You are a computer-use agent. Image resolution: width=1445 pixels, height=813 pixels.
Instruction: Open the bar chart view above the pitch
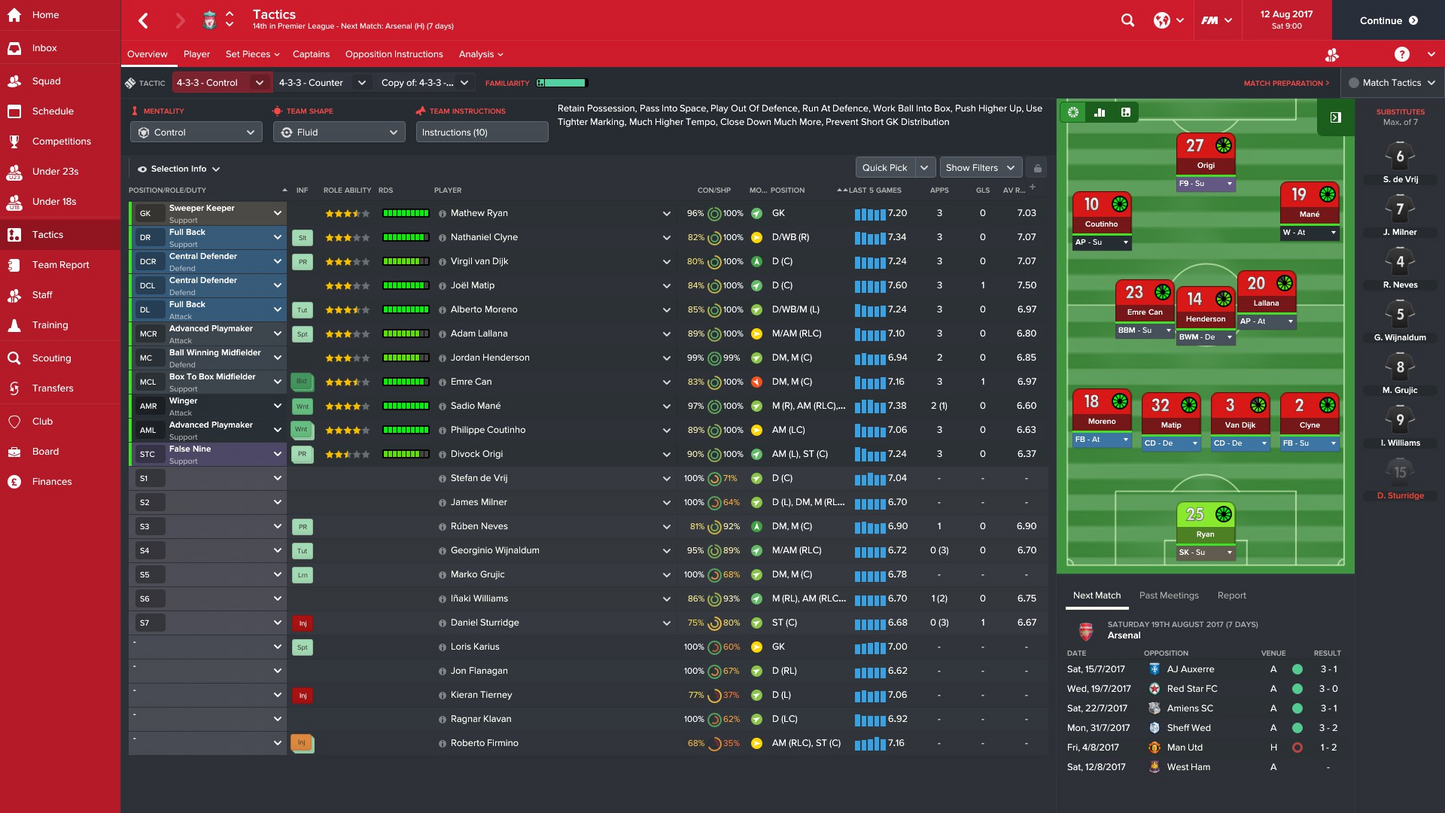(1099, 113)
